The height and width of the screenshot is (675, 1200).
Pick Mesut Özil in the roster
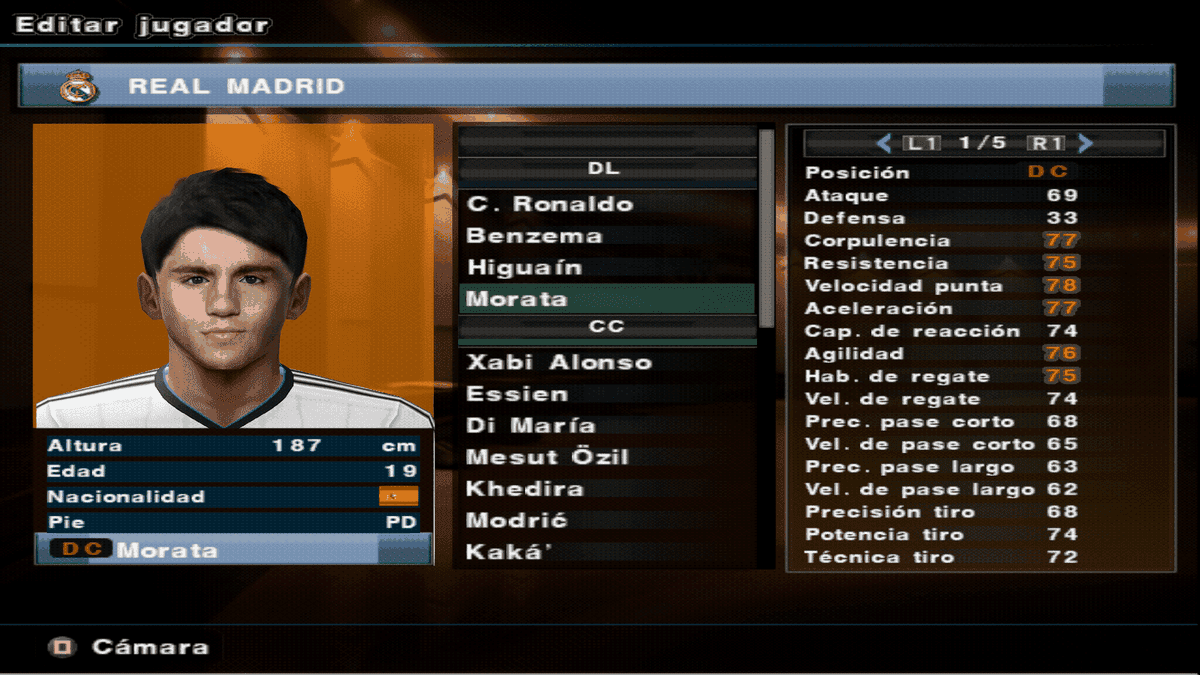[548, 457]
